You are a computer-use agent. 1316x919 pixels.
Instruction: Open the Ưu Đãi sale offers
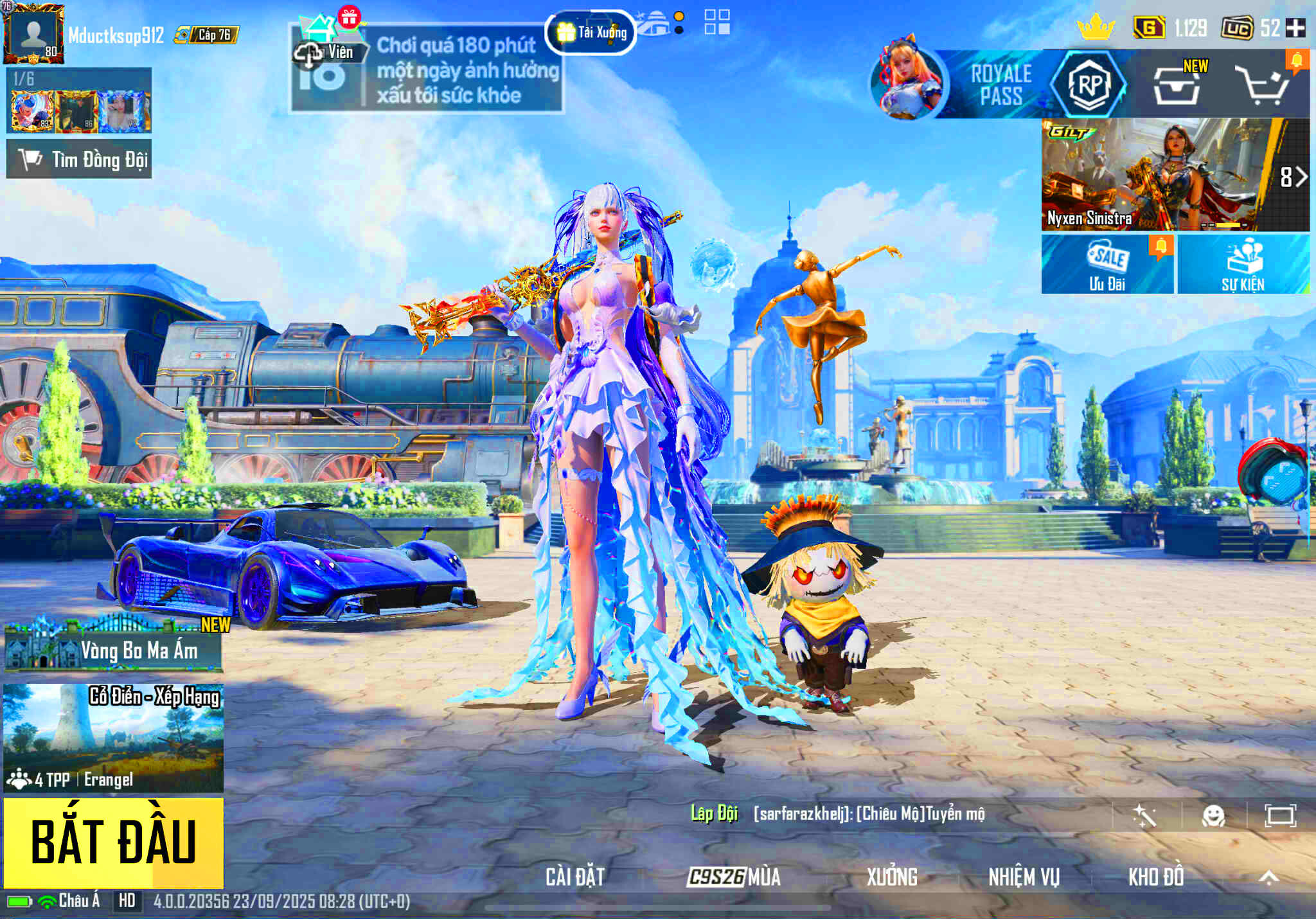[1107, 264]
